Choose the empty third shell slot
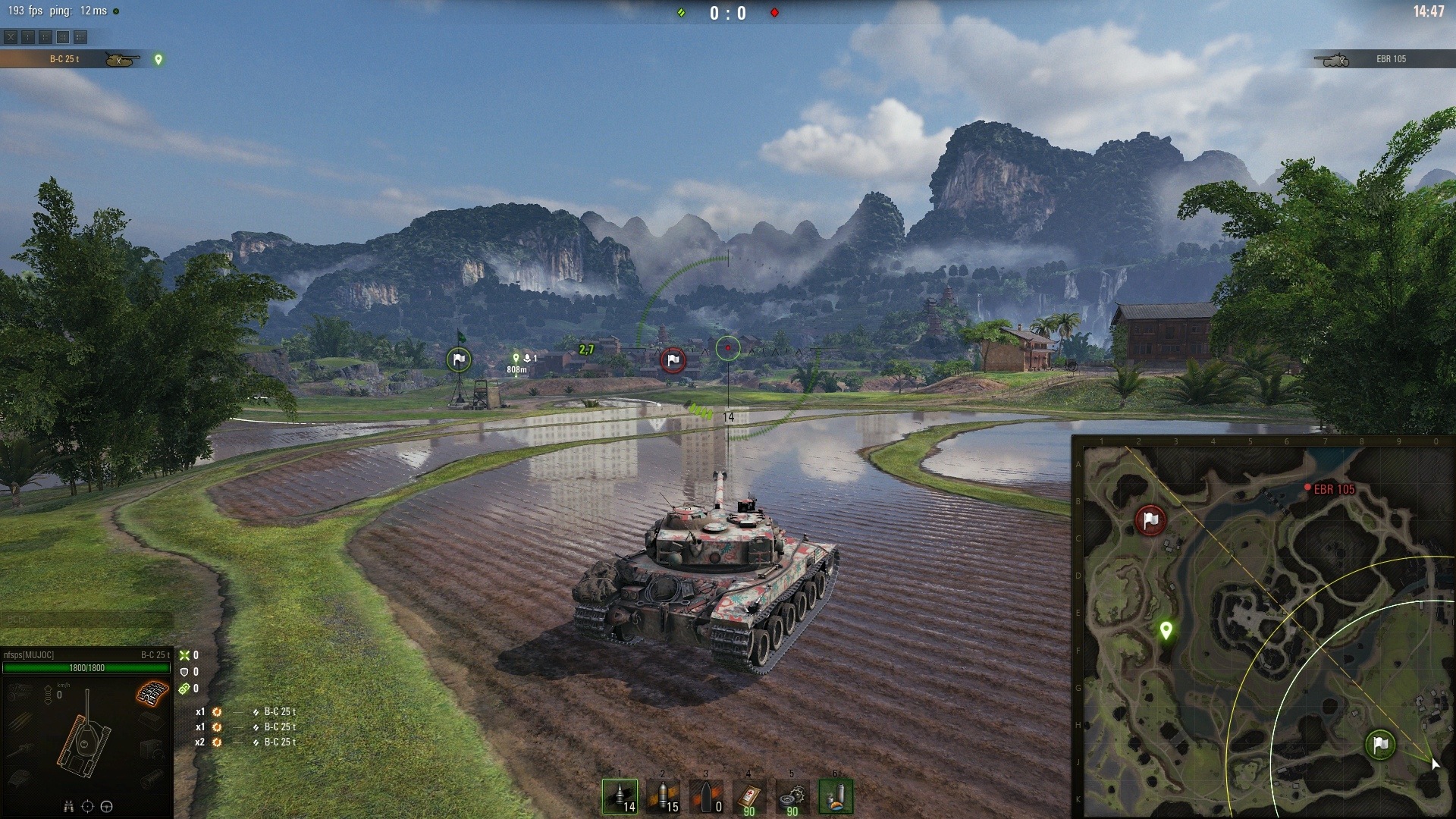The width and height of the screenshot is (1456, 819). click(x=706, y=797)
